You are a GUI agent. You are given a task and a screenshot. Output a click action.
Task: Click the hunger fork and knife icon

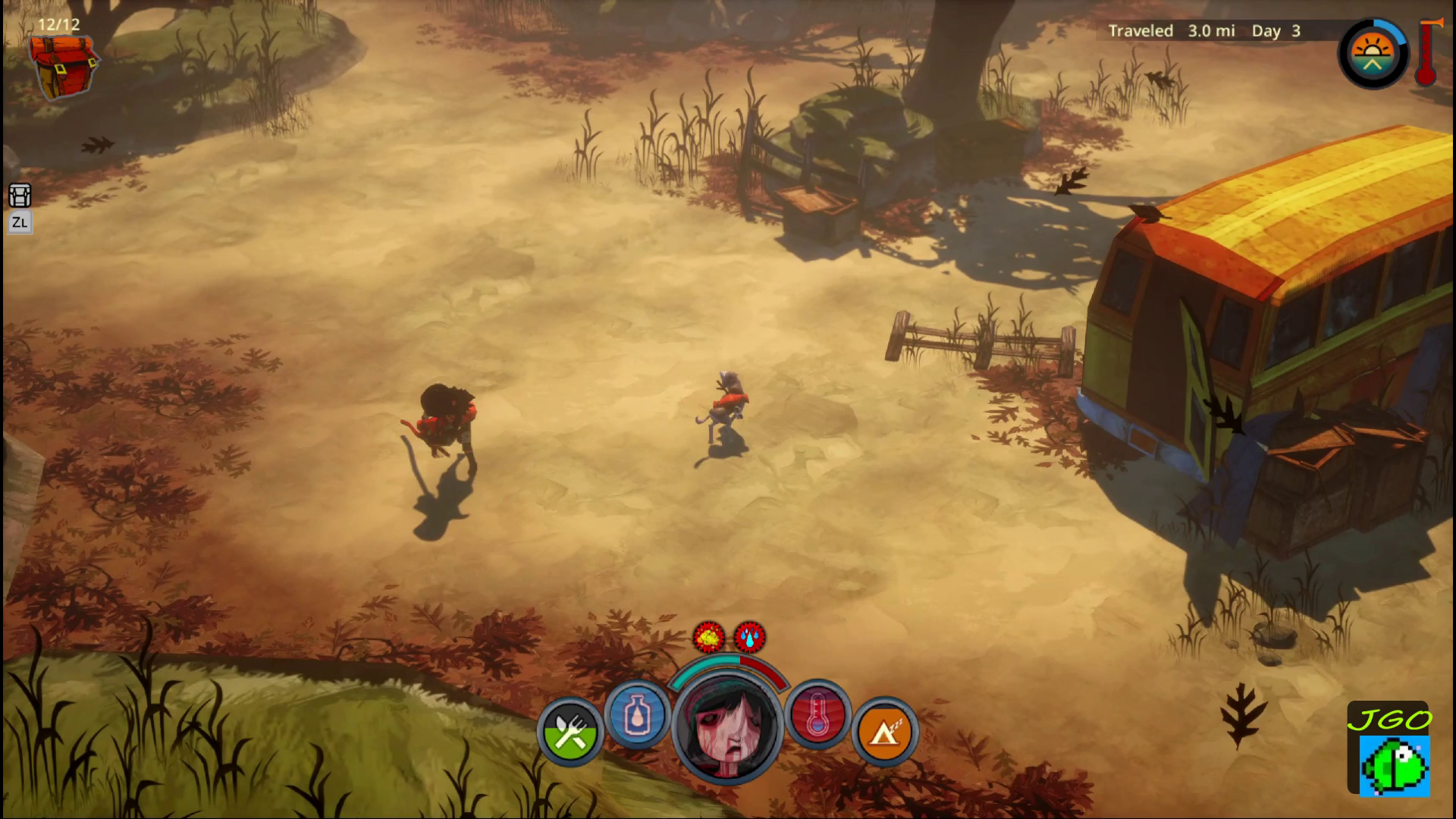click(570, 732)
